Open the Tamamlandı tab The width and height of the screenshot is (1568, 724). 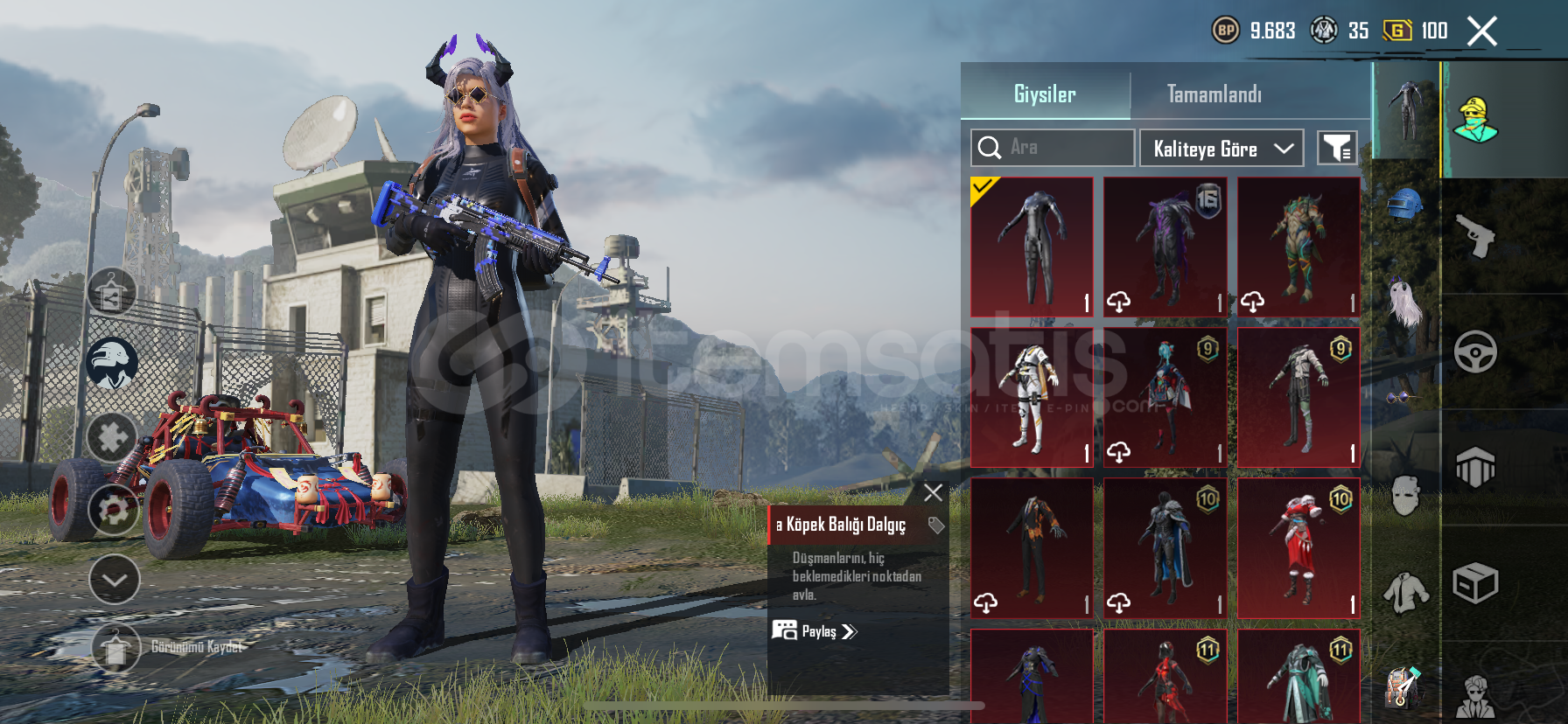1214,94
